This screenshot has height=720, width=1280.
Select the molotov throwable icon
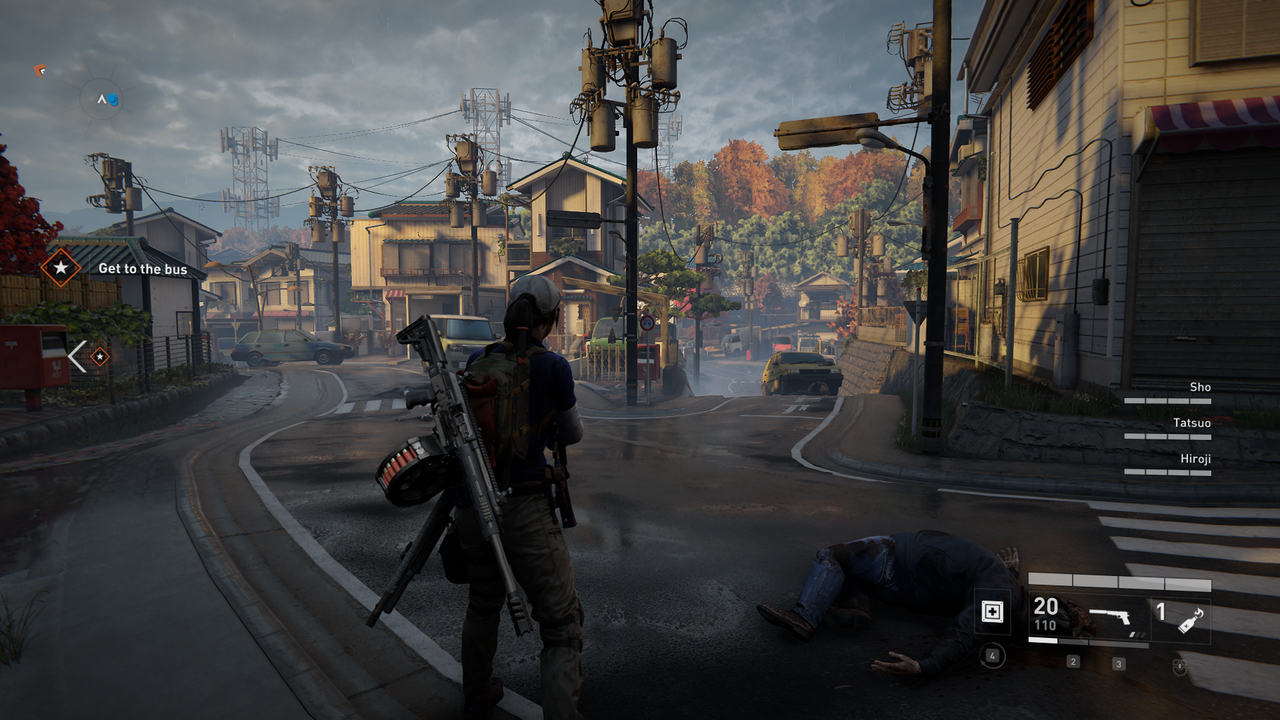click(1188, 619)
